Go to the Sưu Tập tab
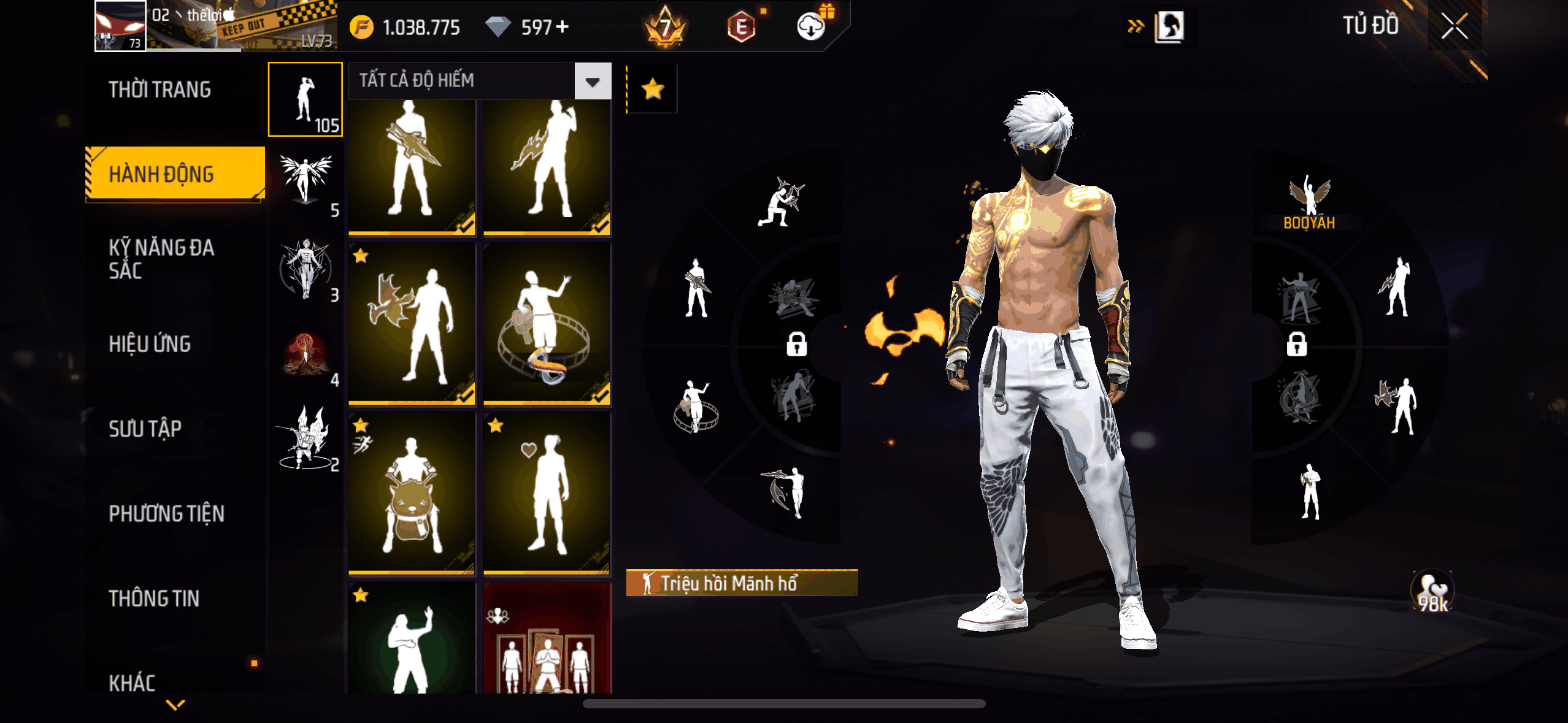The image size is (1568, 723). click(x=145, y=429)
